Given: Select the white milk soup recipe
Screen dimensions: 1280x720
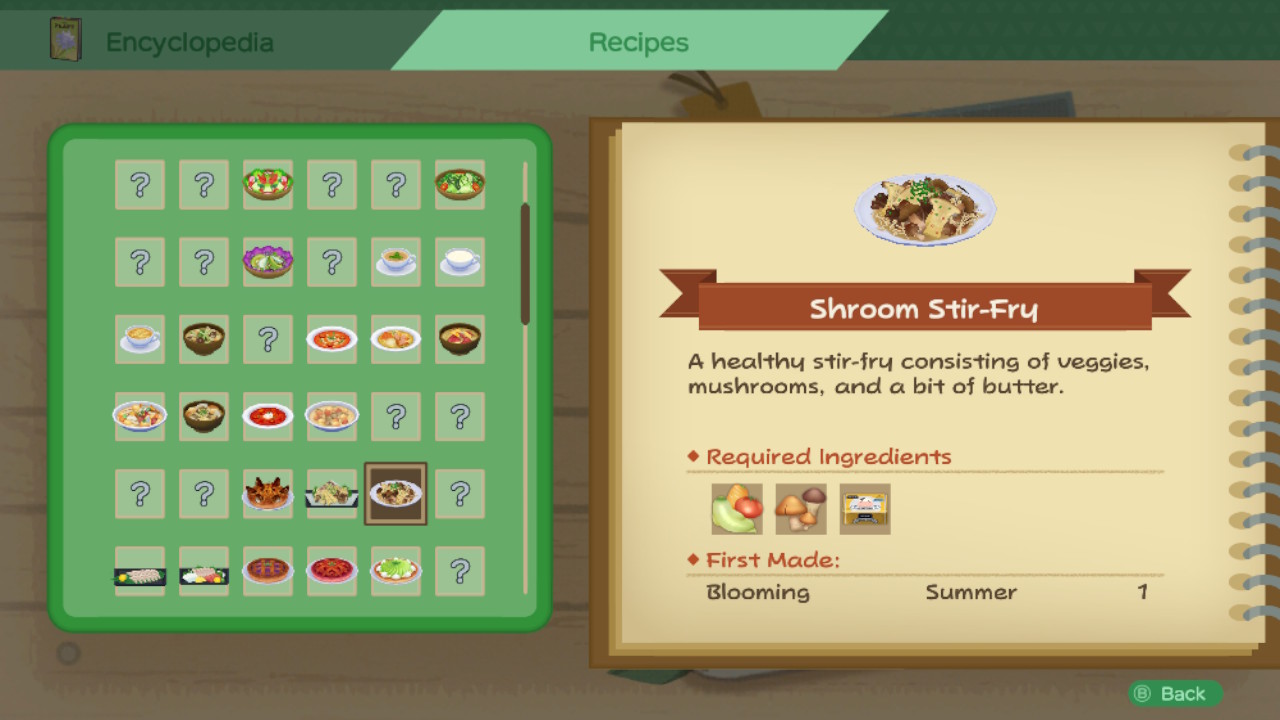Looking at the screenshot, I should (460, 261).
